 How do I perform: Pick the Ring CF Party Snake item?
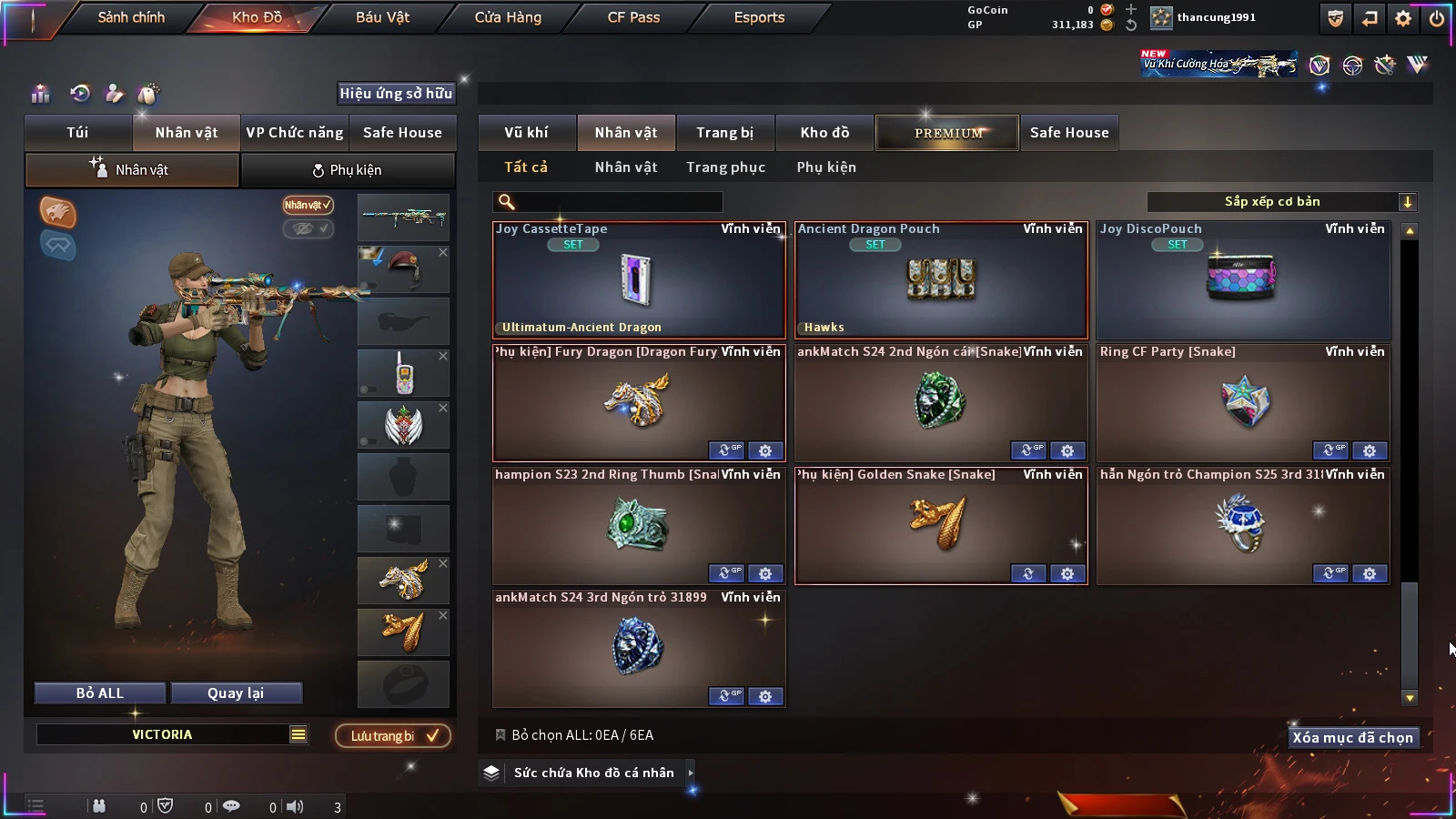point(1242,402)
